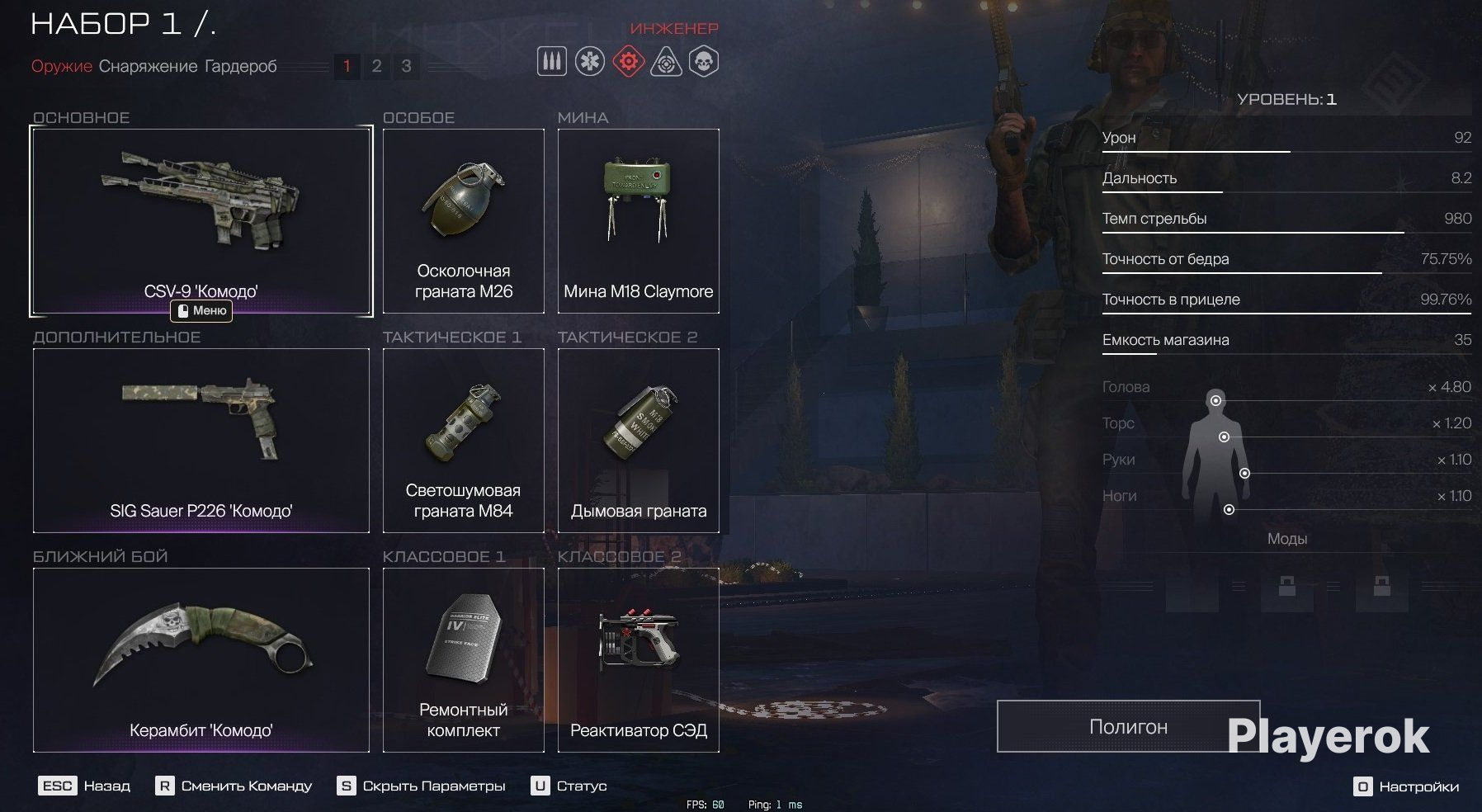Select the Керамбит 'Комодо' melee slot
1482x812 pixels.
click(x=201, y=659)
